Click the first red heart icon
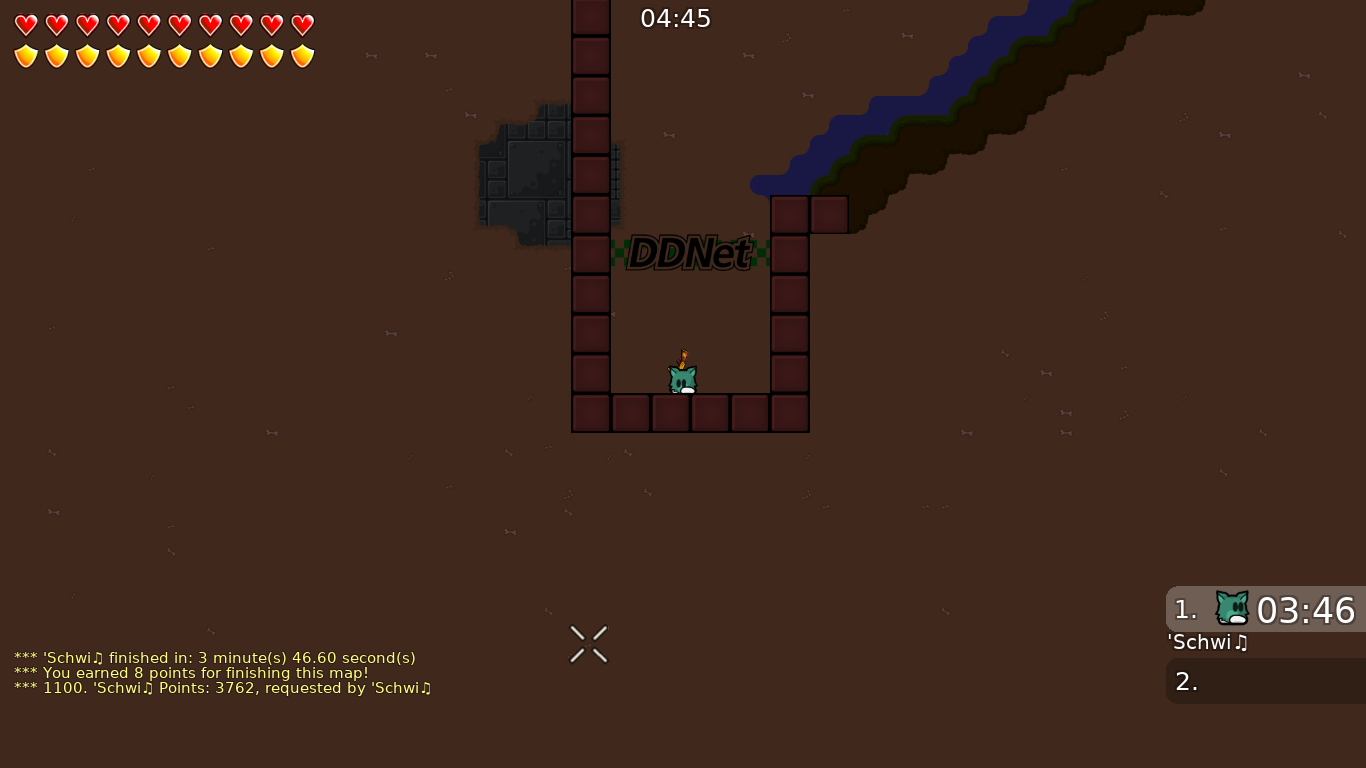The width and height of the screenshot is (1366, 768). pos(25,24)
